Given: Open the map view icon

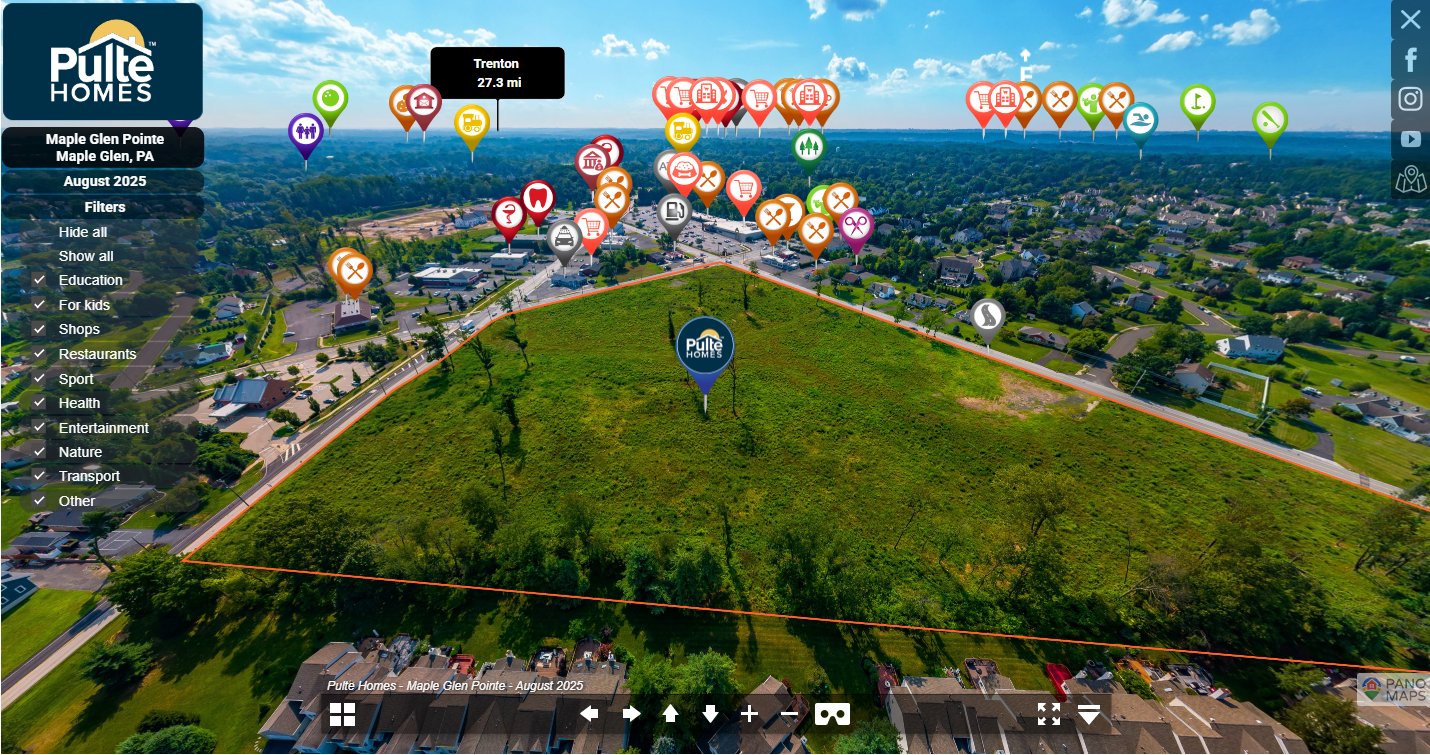Looking at the screenshot, I should (1410, 180).
